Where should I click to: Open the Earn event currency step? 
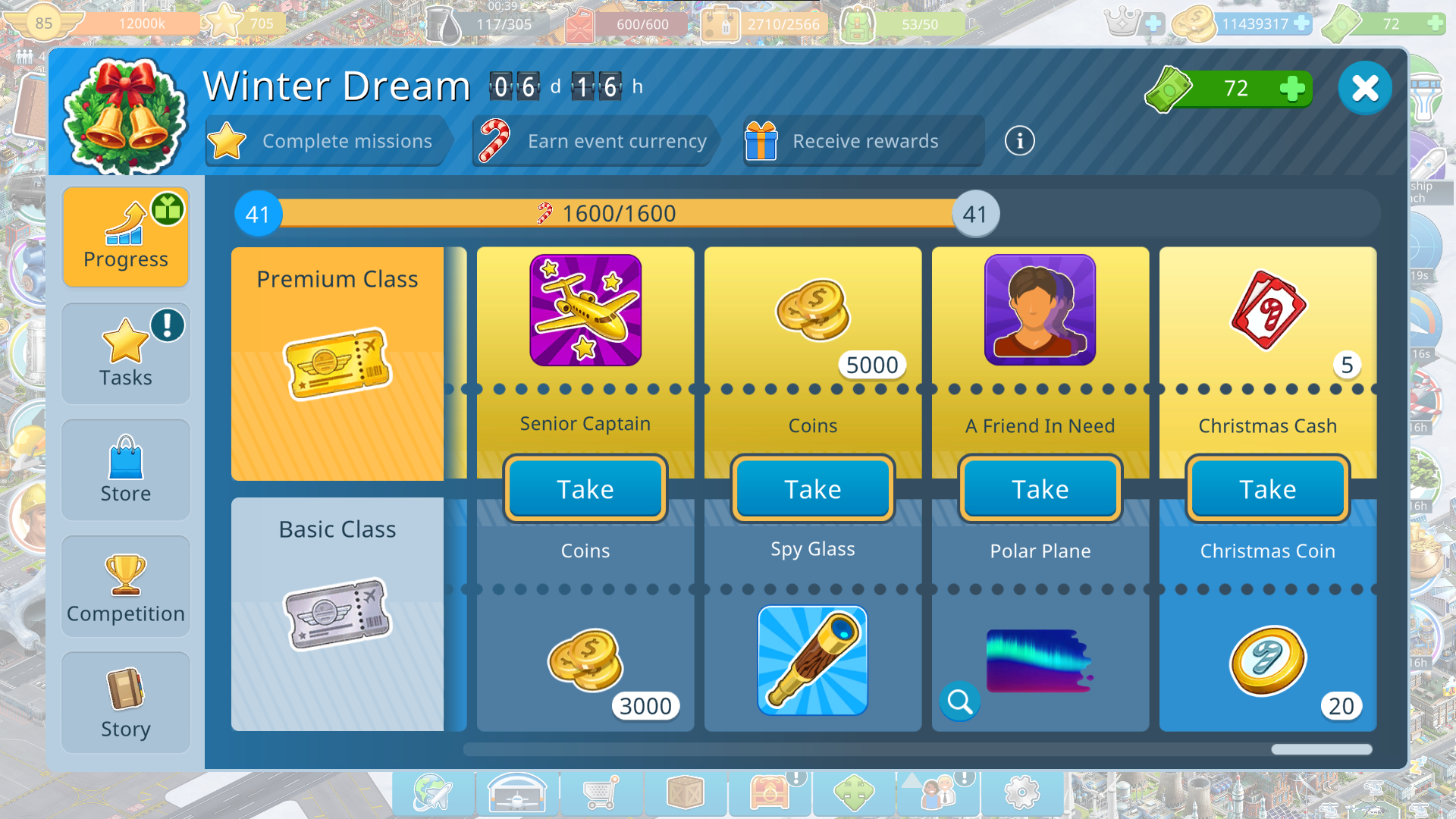point(595,141)
